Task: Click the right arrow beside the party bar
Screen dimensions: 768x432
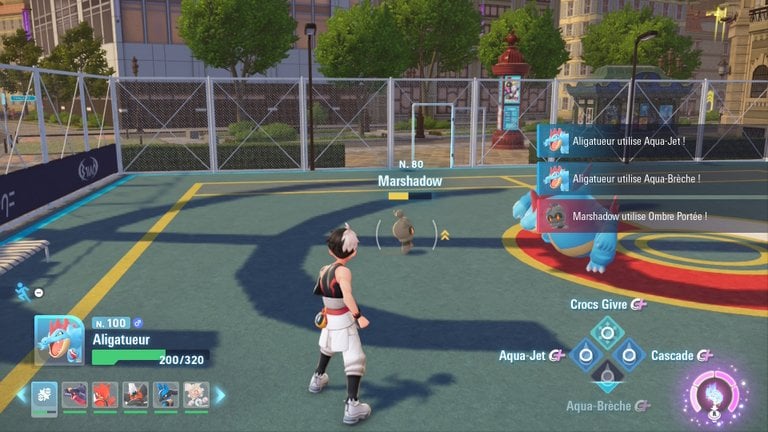Action: 220,395
